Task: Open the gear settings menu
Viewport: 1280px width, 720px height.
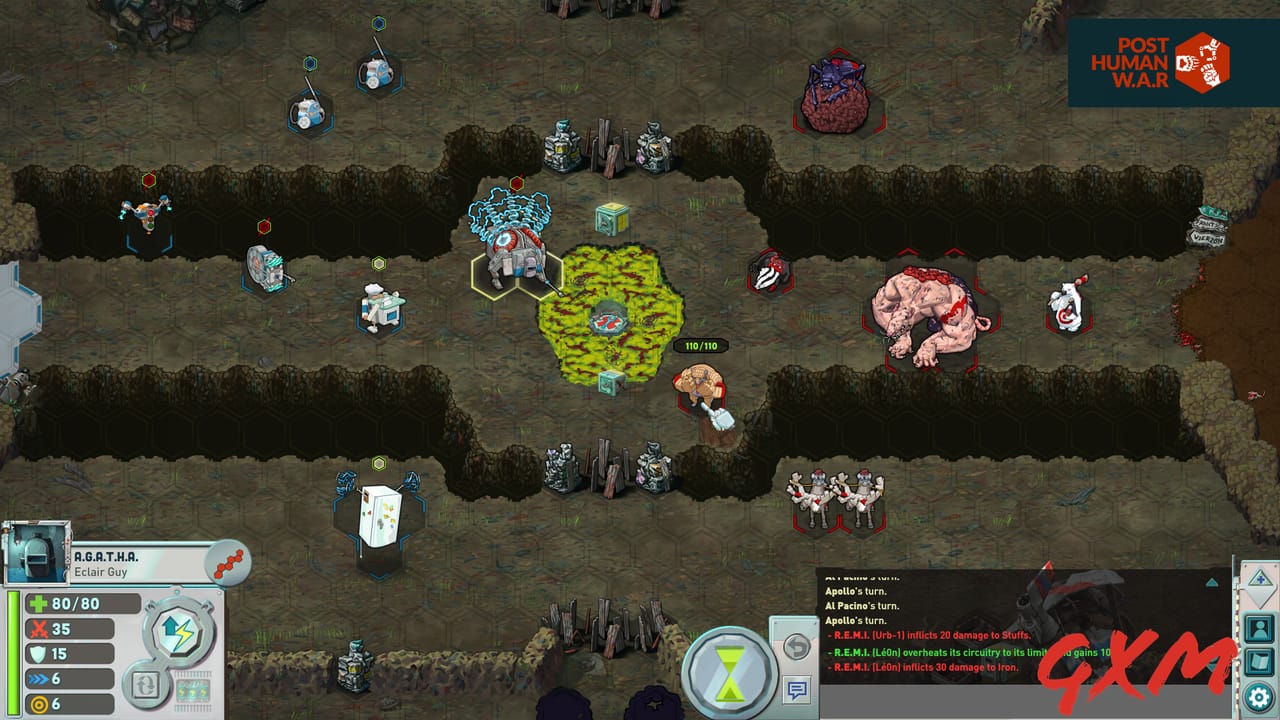Action: point(1259,697)
